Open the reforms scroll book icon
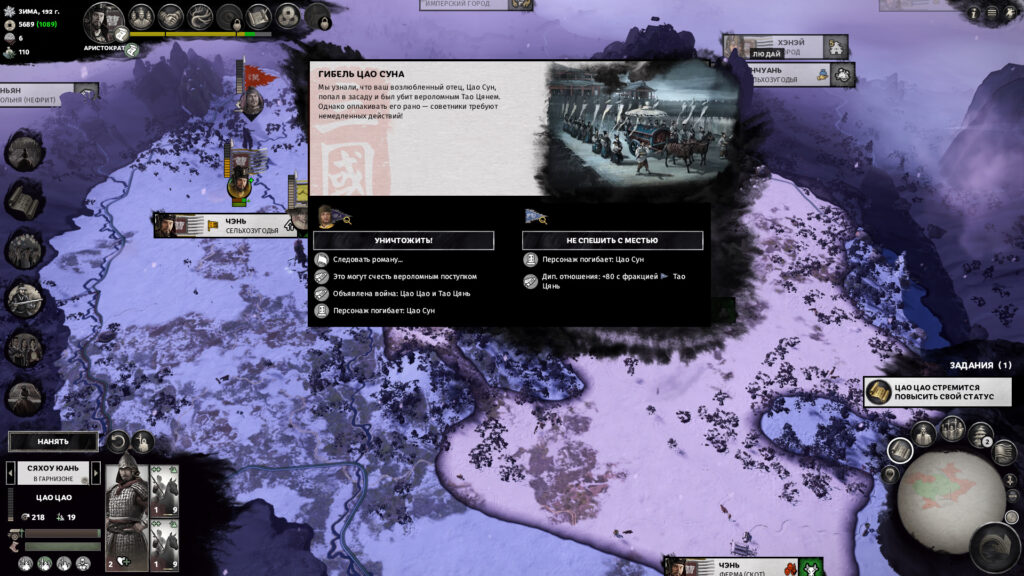The height and width of the screenshot is (576, 1024). [258, 17]
